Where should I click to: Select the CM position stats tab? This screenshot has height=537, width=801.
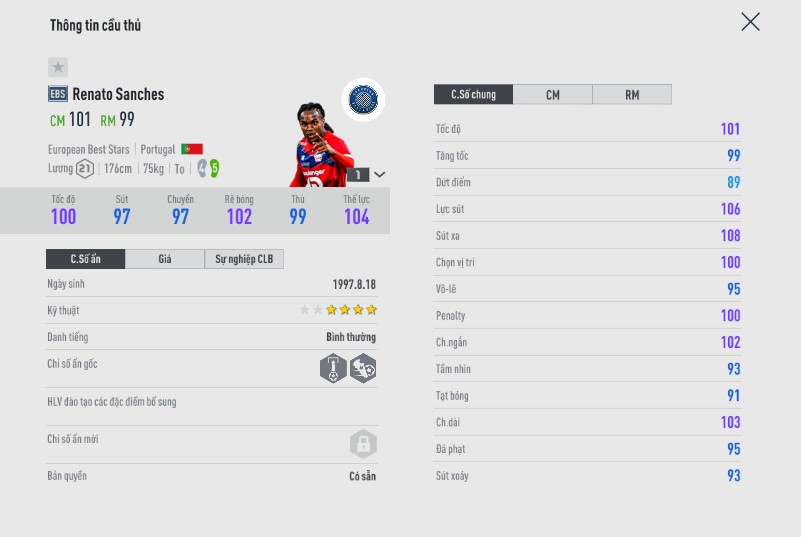[x=552, y=95]
